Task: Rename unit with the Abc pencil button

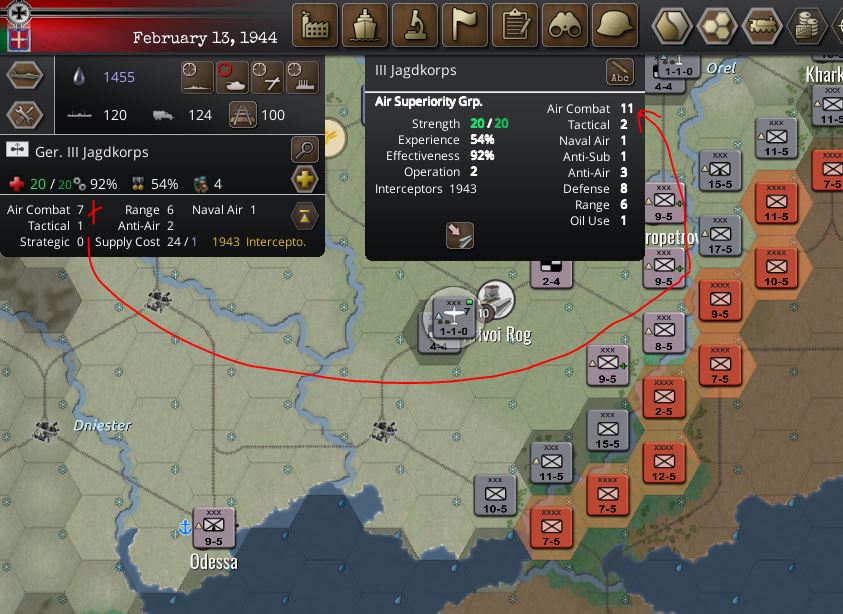Action: coord(621,74)
